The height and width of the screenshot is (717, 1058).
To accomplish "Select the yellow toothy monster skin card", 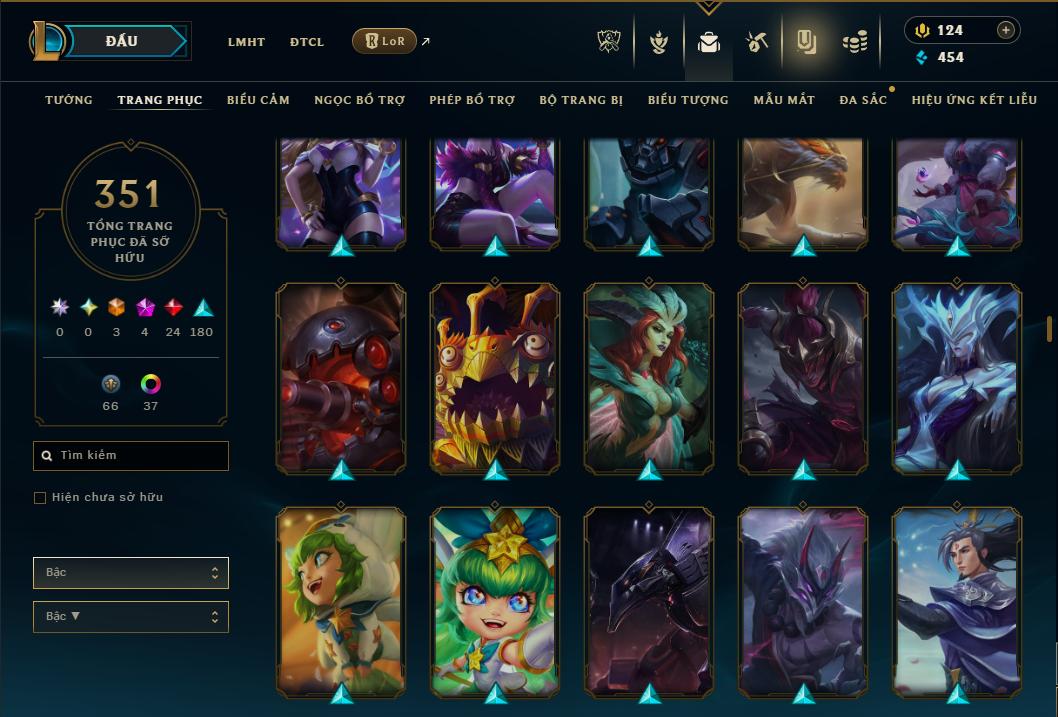I will 495,376.
